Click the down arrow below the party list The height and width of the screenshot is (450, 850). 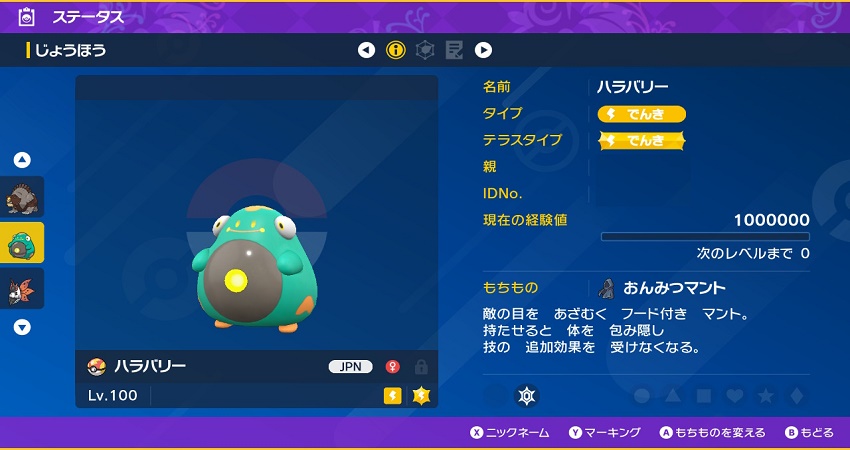(22, 327)
